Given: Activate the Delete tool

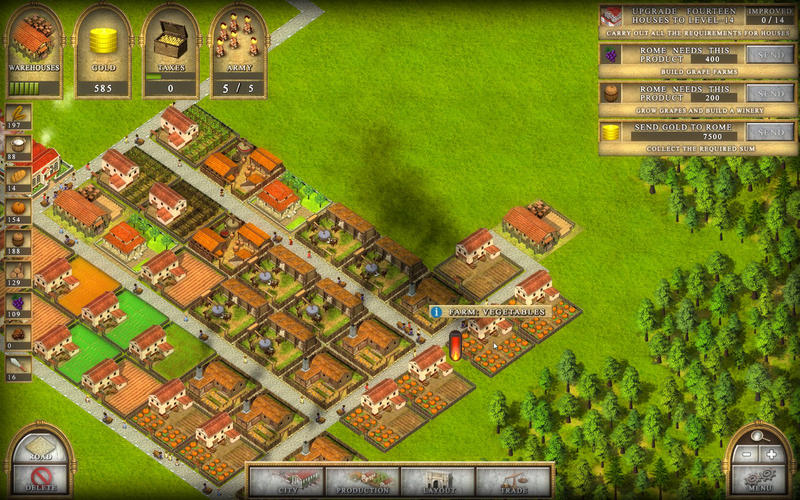Looking at the screenshot, I should pyautogui.click(x=39, y=480).
